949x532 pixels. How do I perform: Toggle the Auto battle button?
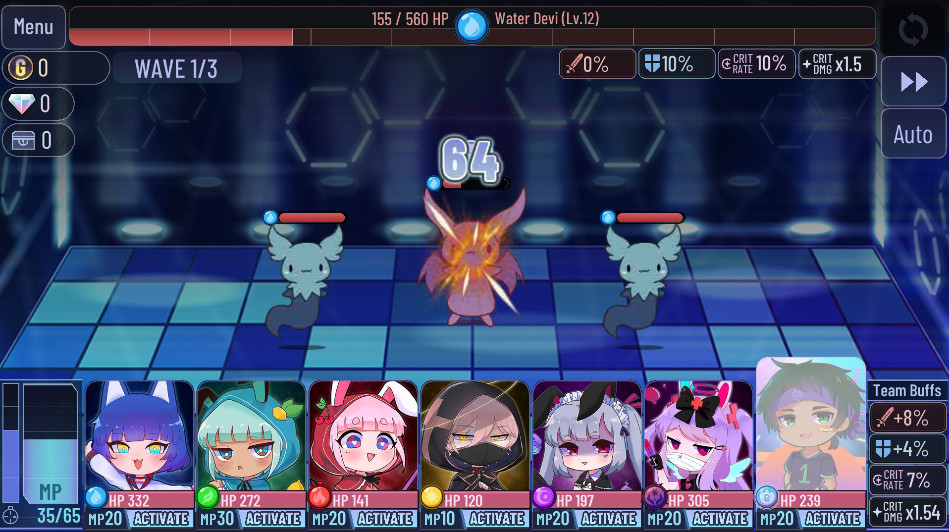tap(912, 134)
